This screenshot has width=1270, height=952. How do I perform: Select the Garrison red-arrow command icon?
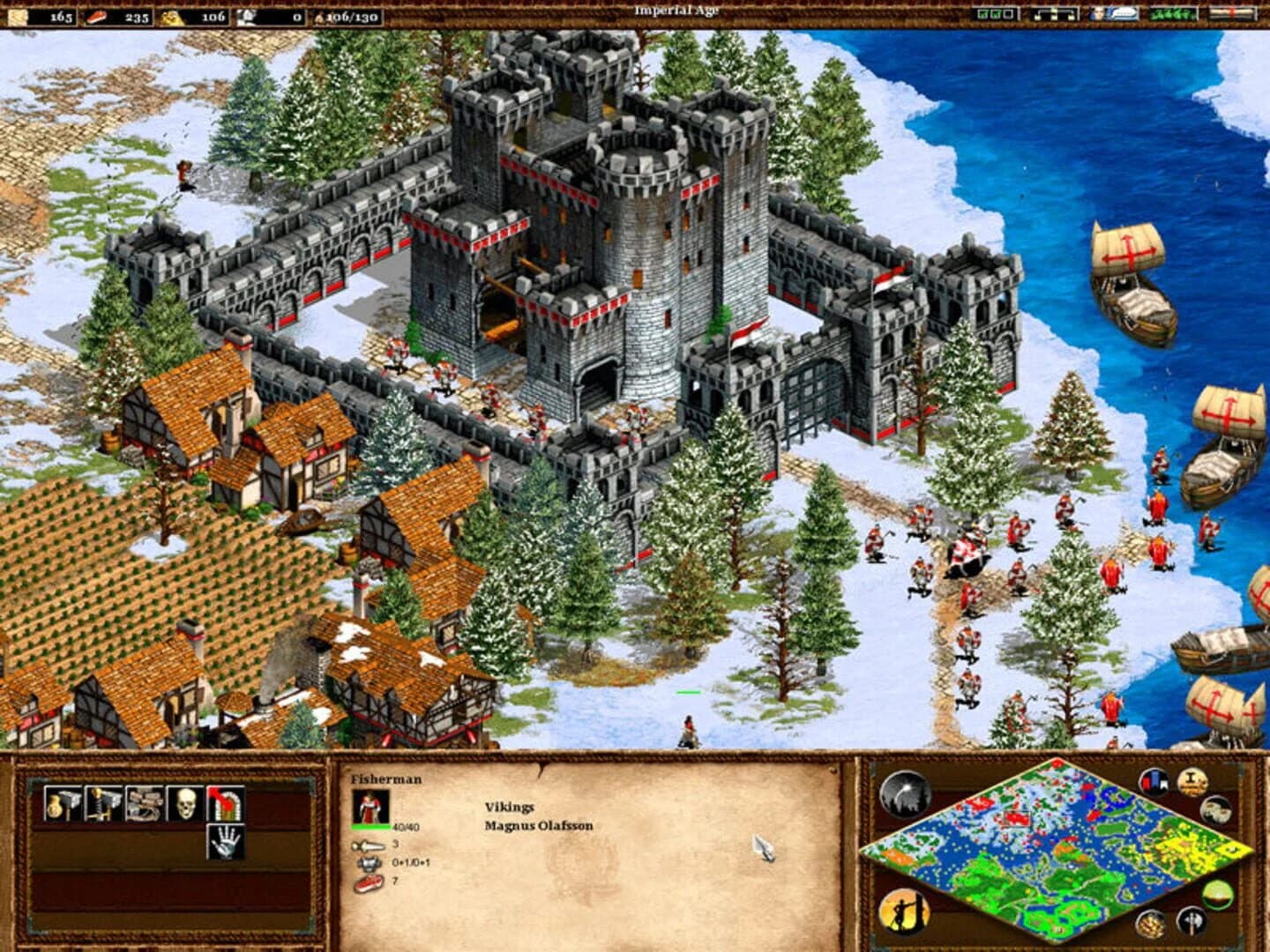pos(225,804)
